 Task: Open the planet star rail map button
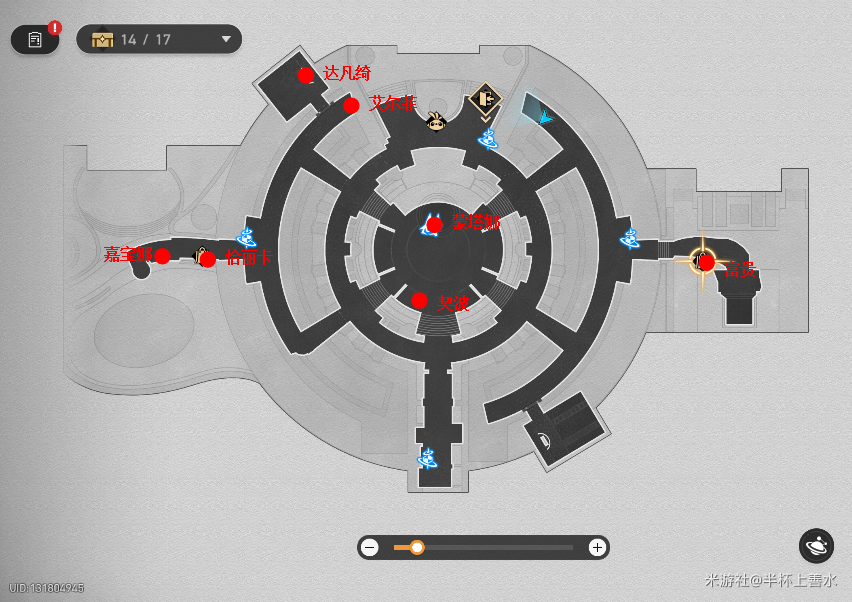[816, 546]
